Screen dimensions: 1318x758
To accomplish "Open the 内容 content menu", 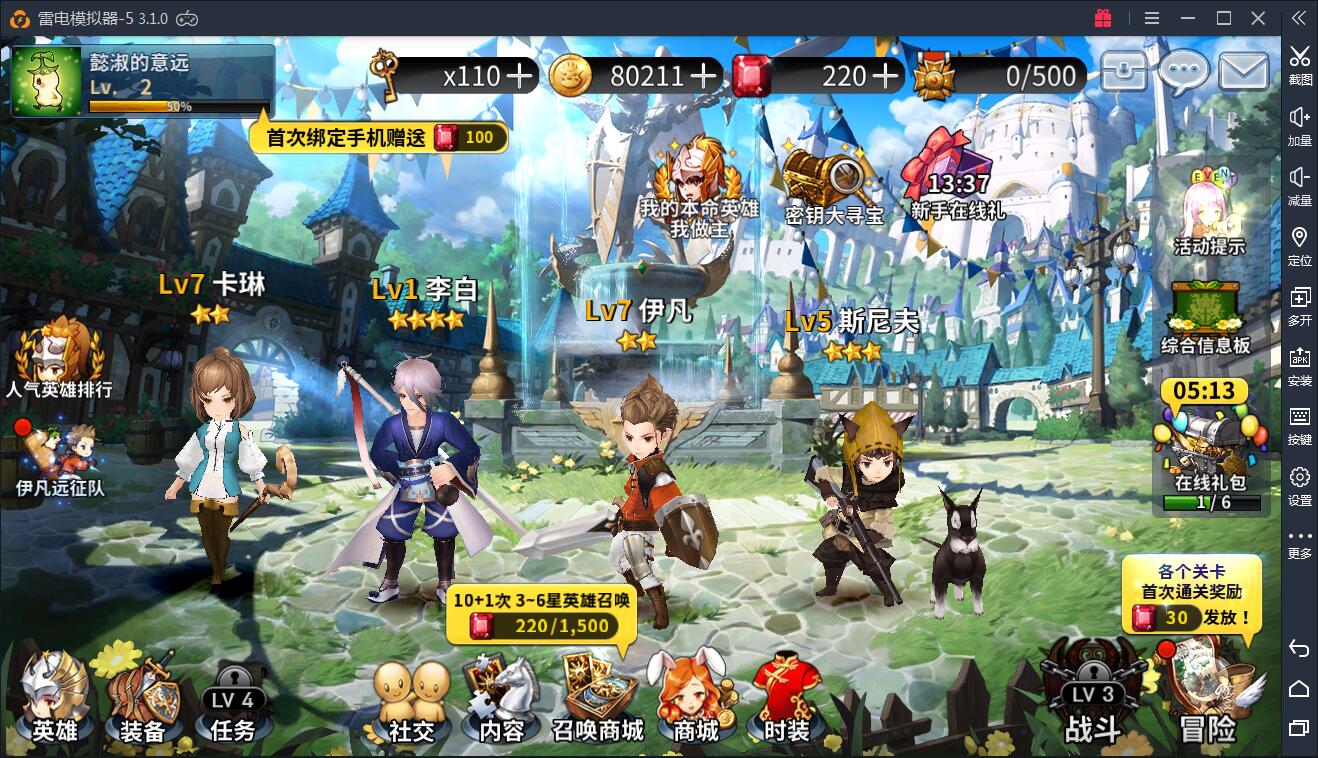I will point(501,702).
